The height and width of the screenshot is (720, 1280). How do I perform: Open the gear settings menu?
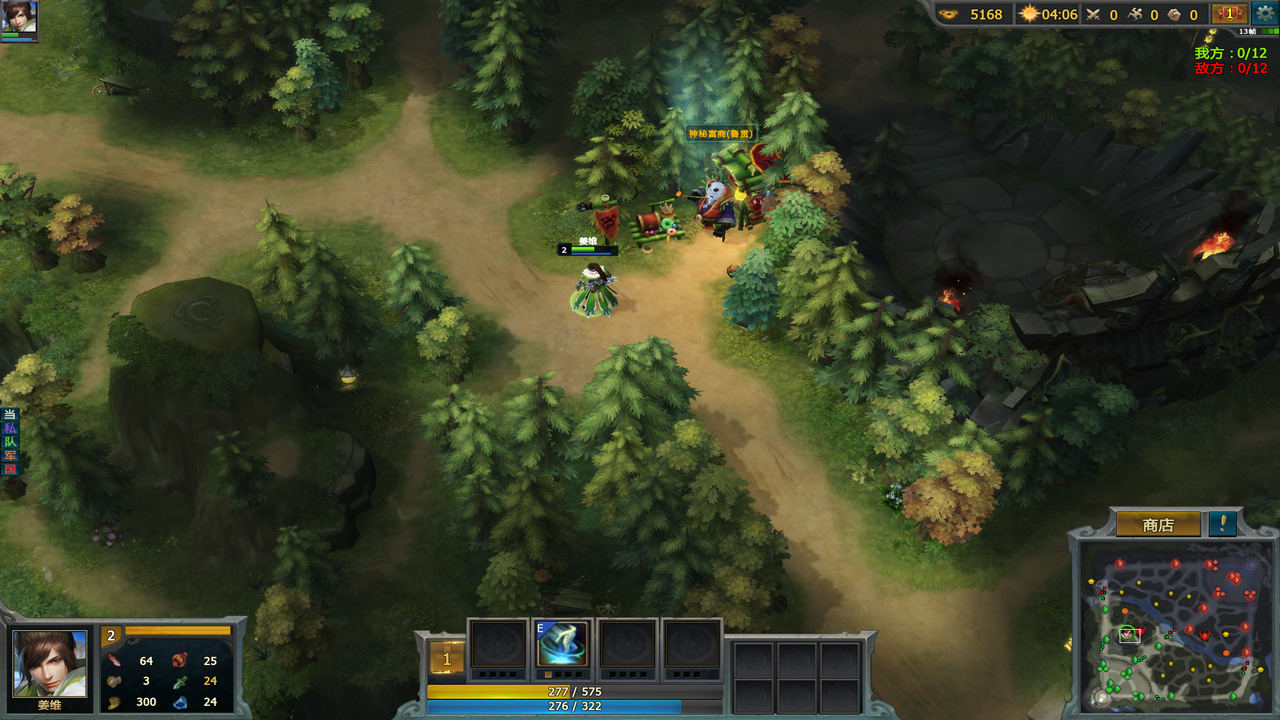(x=1265, y=13)
